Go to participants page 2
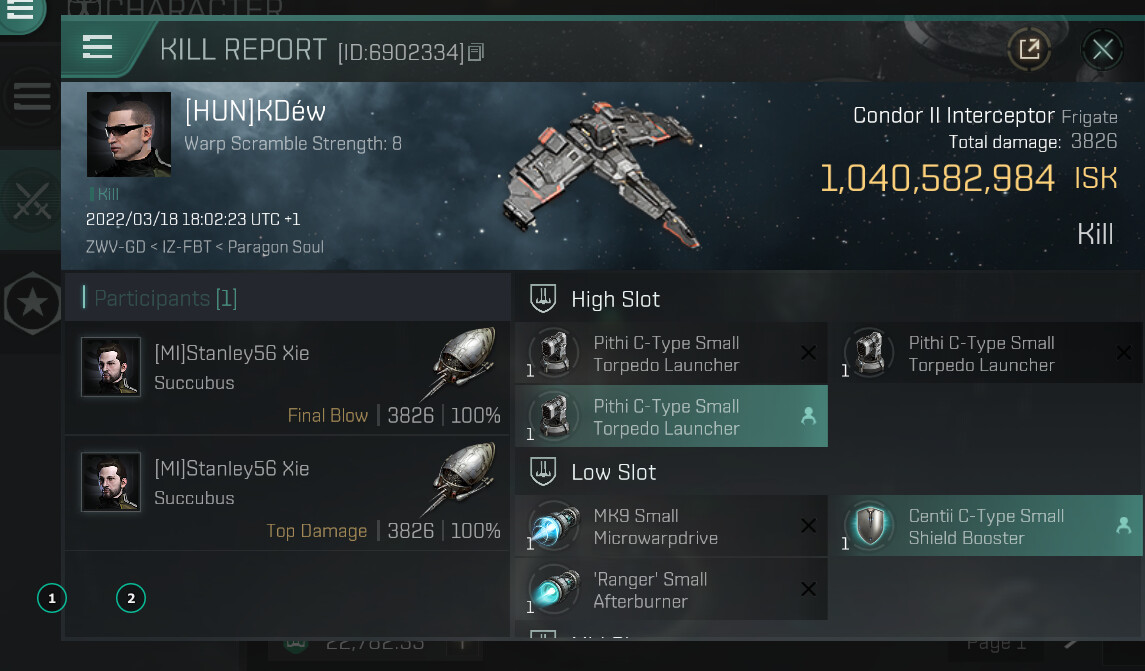 coord(130,599)
